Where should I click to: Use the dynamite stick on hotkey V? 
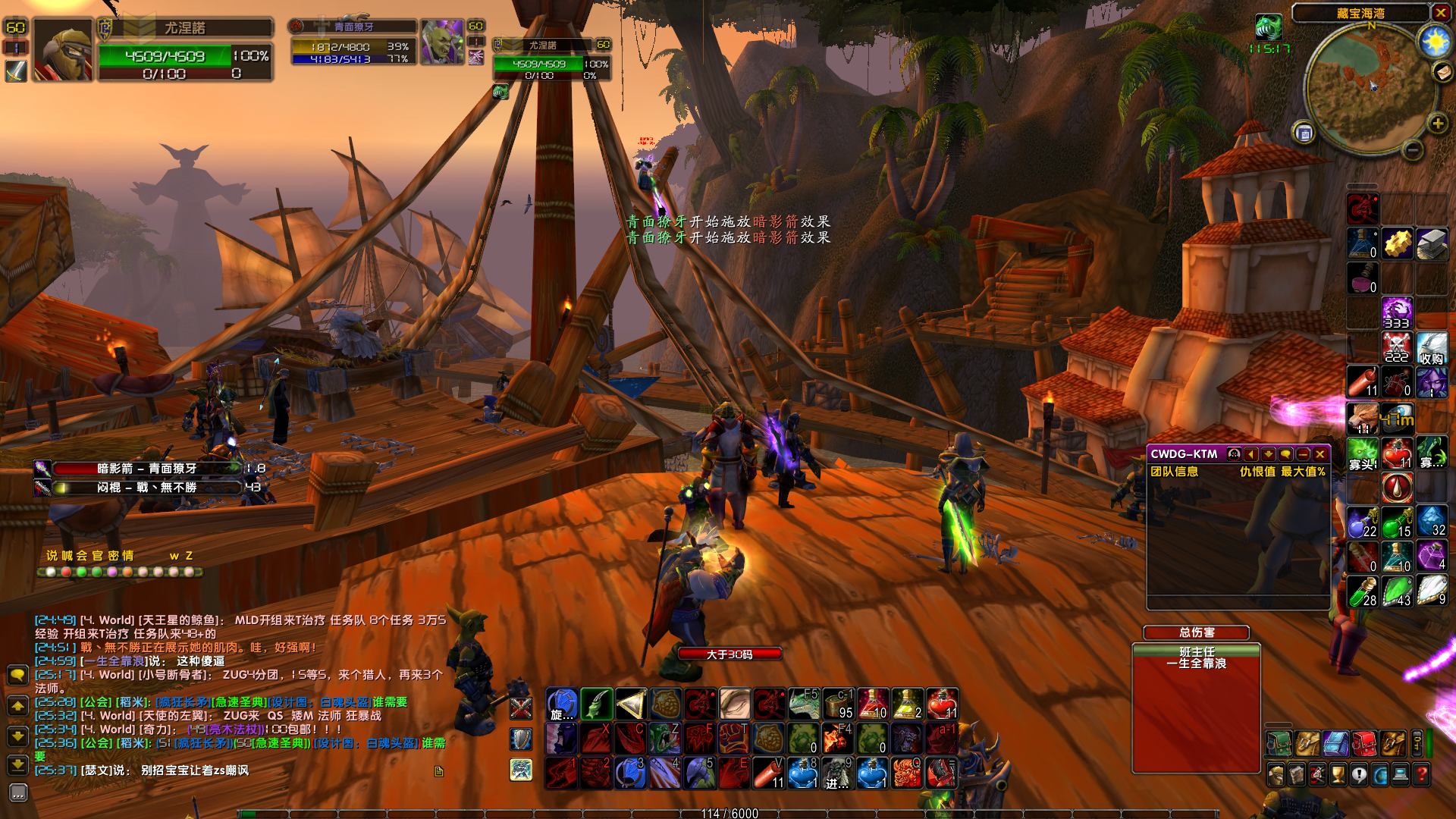768,773
